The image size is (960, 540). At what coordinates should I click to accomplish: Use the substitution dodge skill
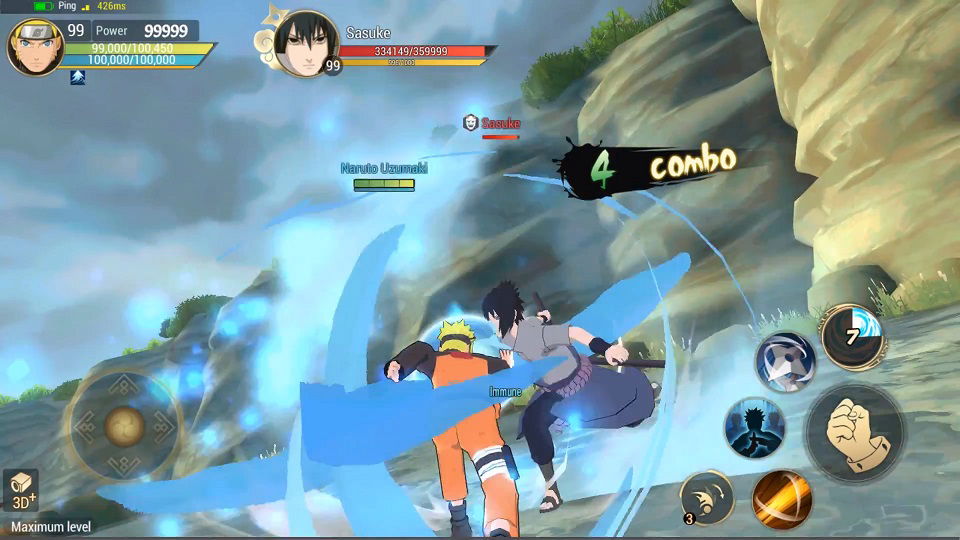coord(707,497)
